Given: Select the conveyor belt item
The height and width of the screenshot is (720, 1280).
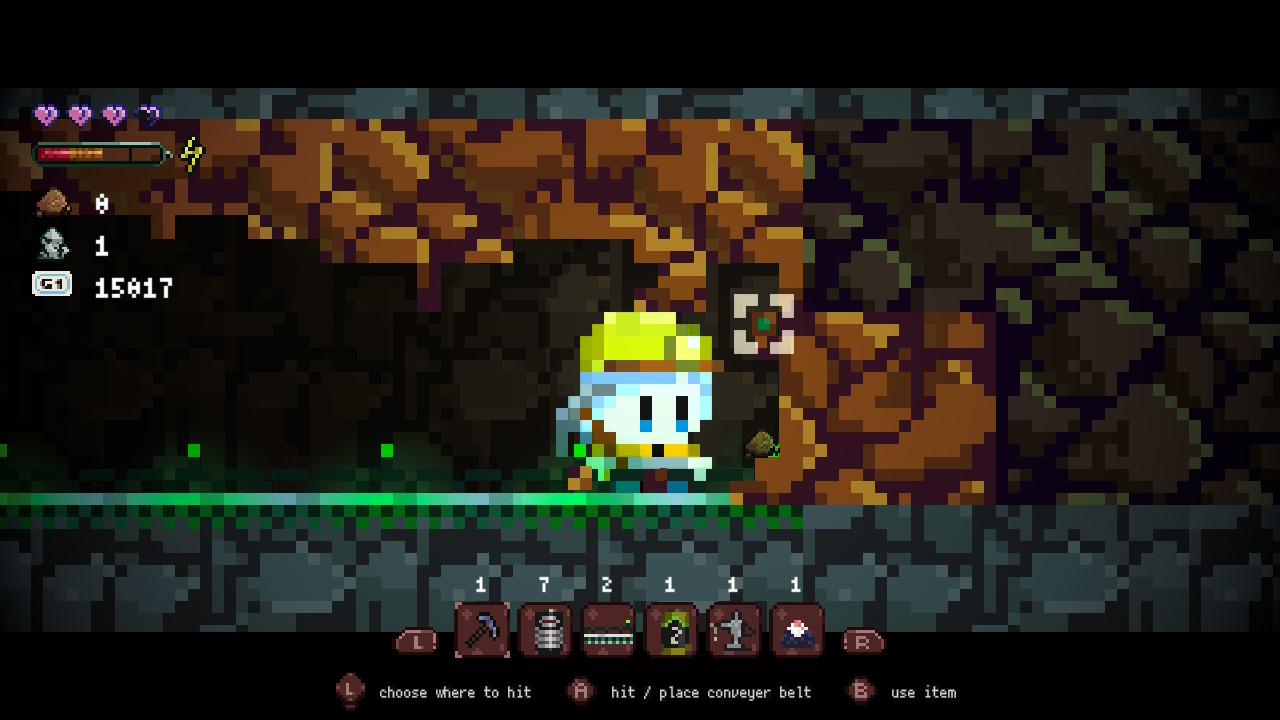Looking at the screenshot, I should (608, 633).
